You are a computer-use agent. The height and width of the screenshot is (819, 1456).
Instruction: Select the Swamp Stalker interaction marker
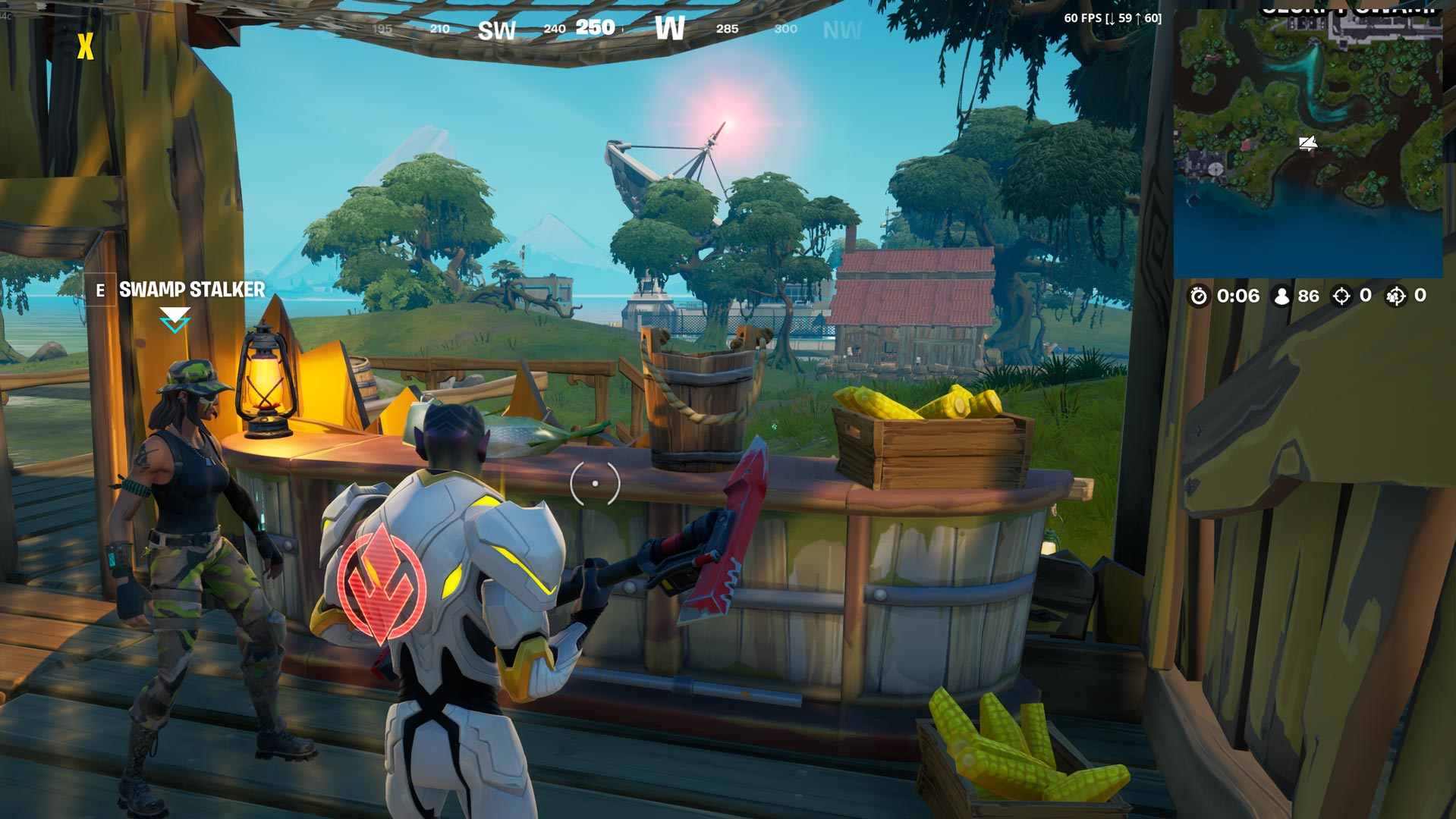[175, 319]
